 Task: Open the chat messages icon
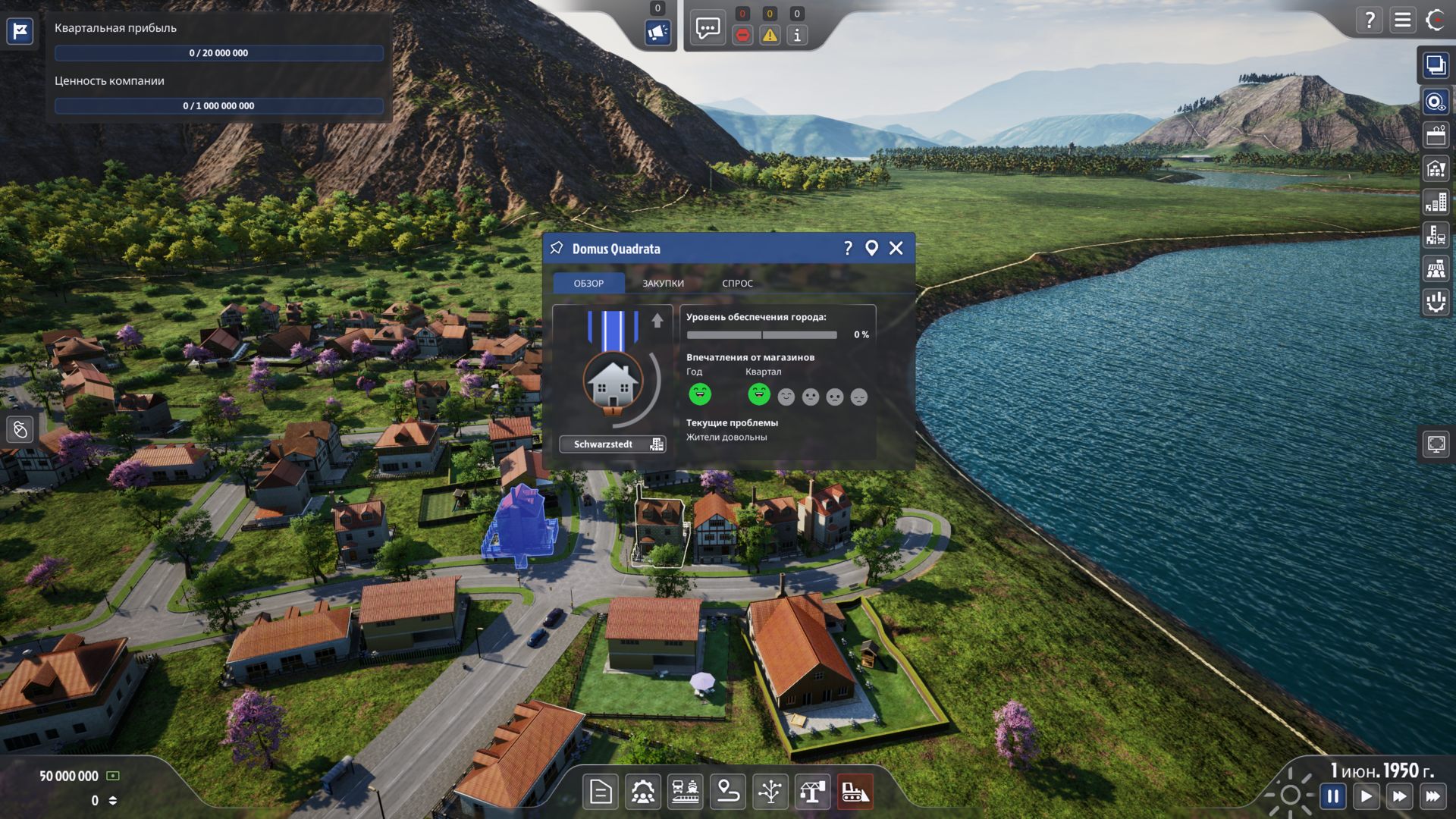coord(708,30)
